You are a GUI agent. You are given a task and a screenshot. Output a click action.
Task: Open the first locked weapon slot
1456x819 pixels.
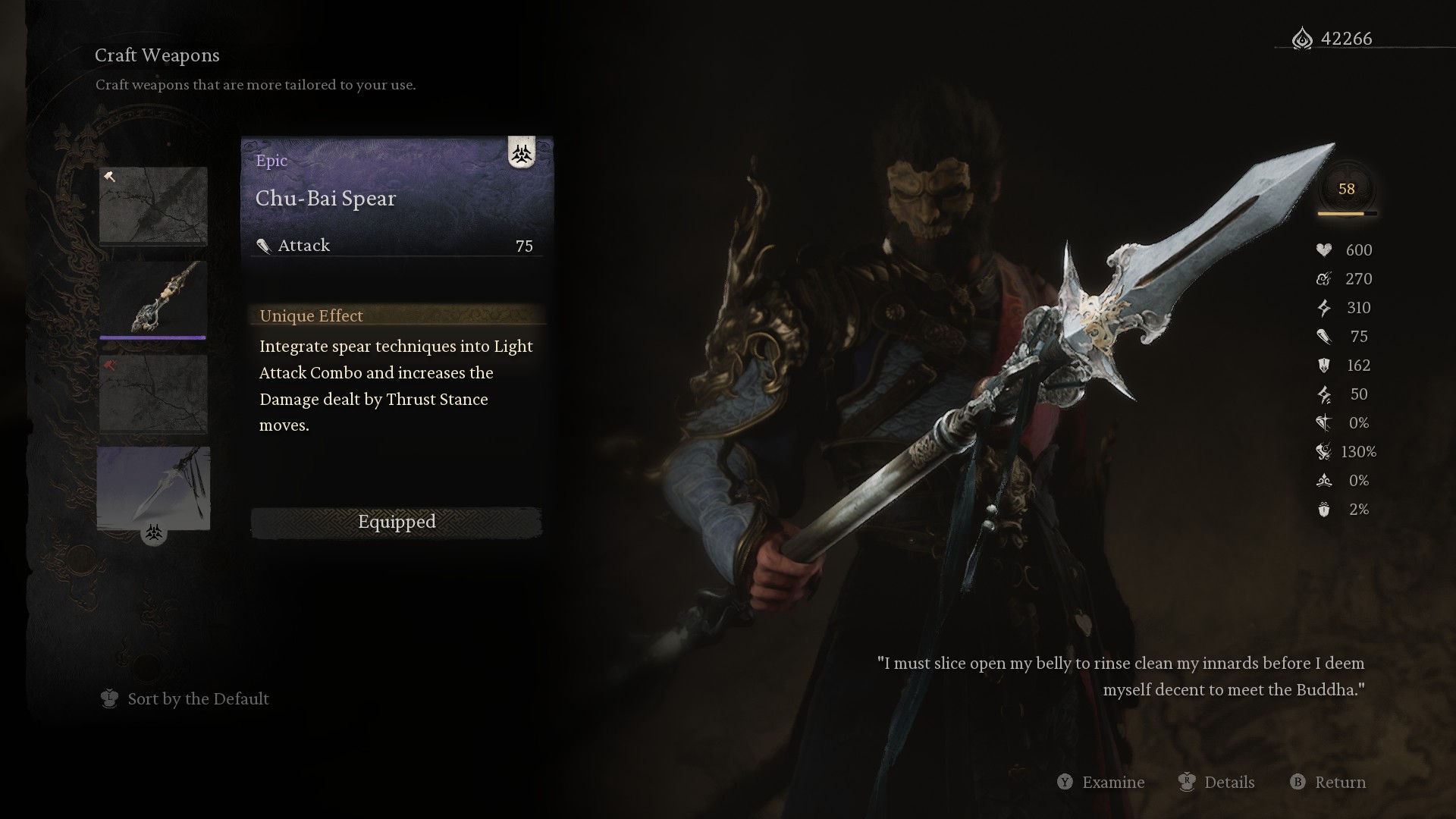153,206
